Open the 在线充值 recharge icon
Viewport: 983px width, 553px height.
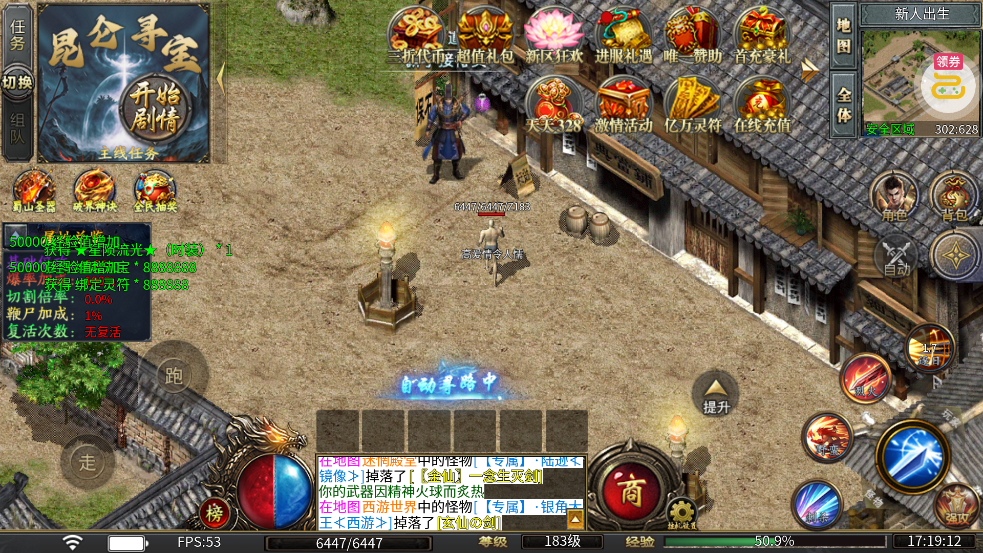coord(762,105)
